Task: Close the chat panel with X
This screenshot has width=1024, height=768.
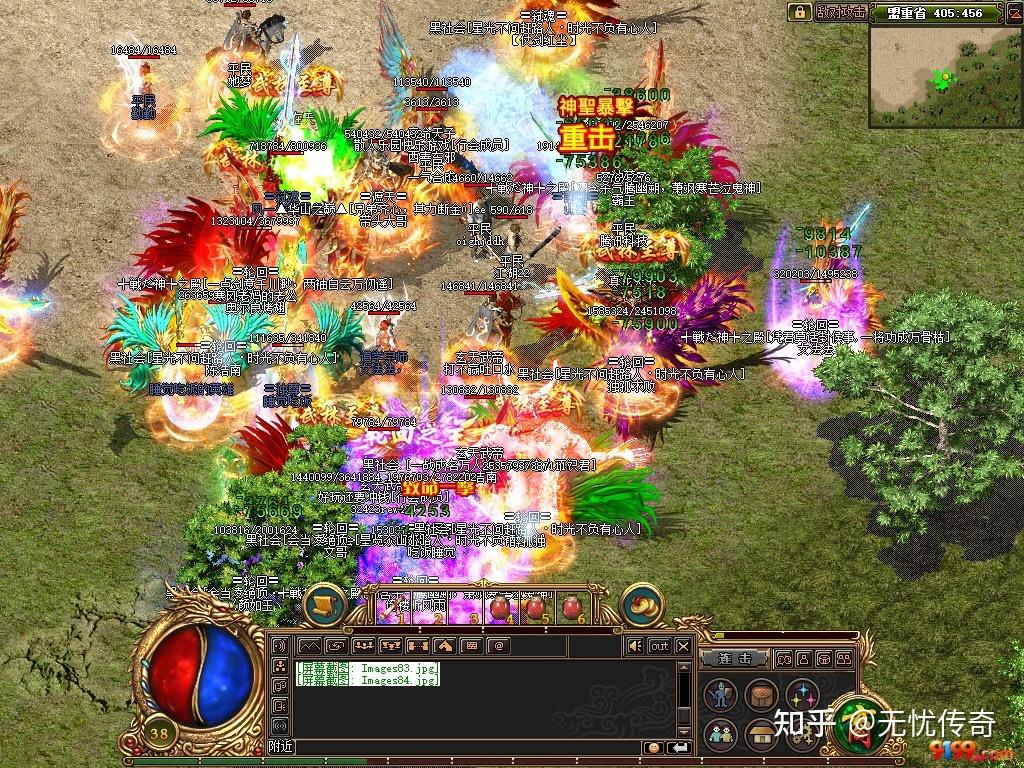Action: coord(684,646)
